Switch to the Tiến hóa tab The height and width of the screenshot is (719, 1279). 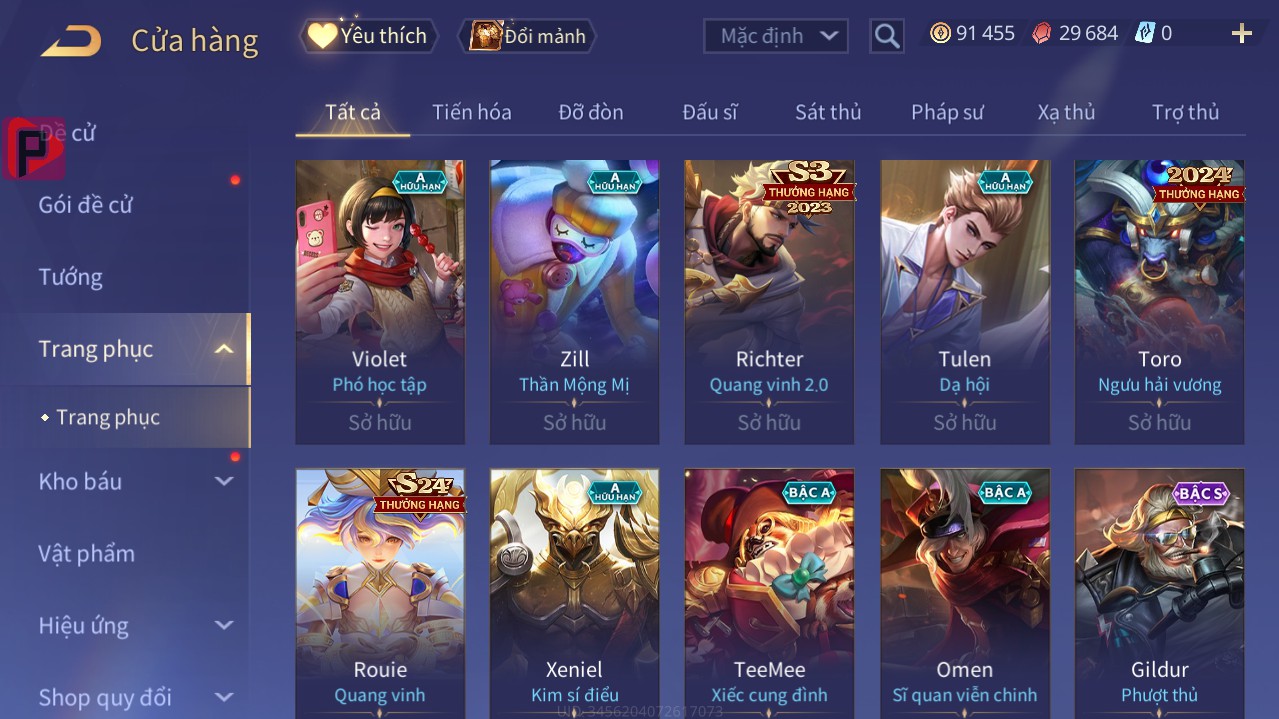coord(471,112)
